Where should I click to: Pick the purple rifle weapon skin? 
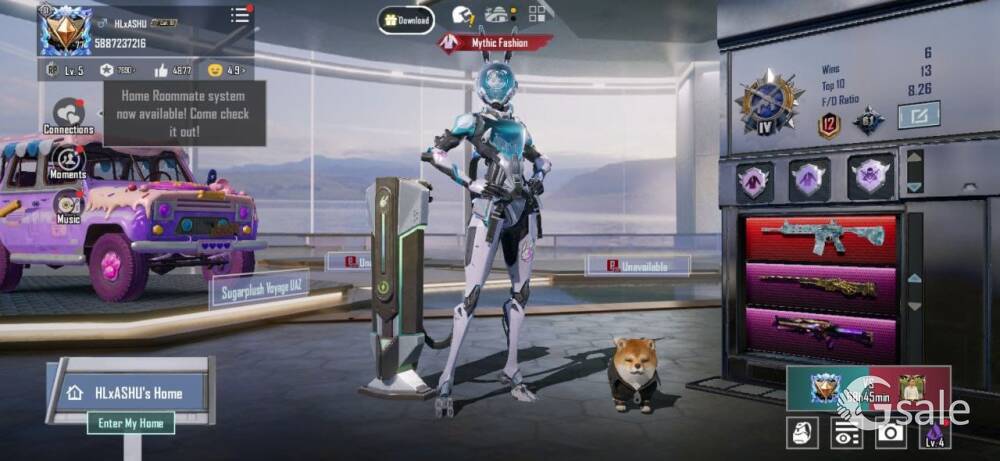point(820,334)
